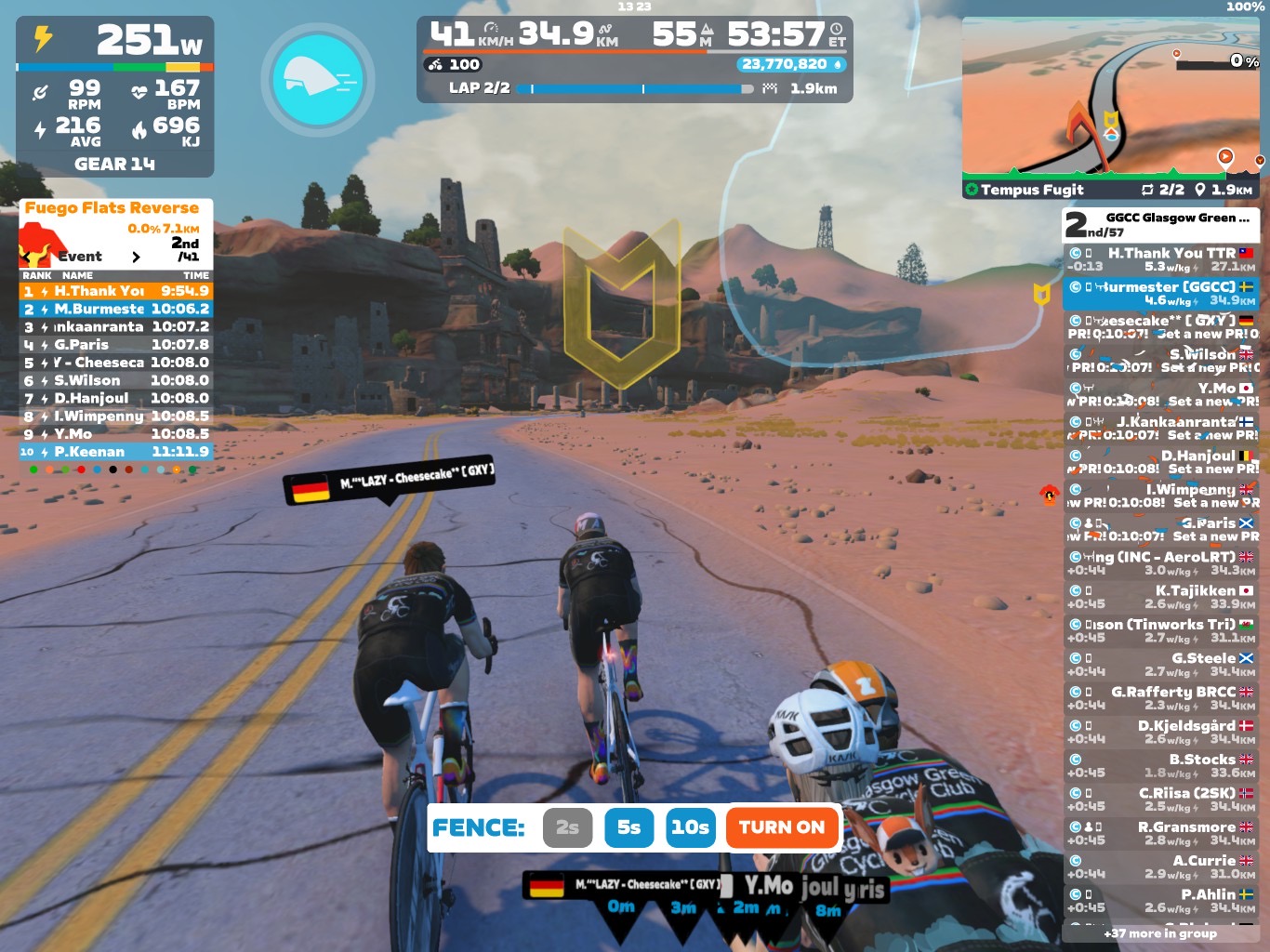This screenshot has height=952, width=1270.
Task: Select H.Thank You TTR in rider list
Action: pos(1161,259)
